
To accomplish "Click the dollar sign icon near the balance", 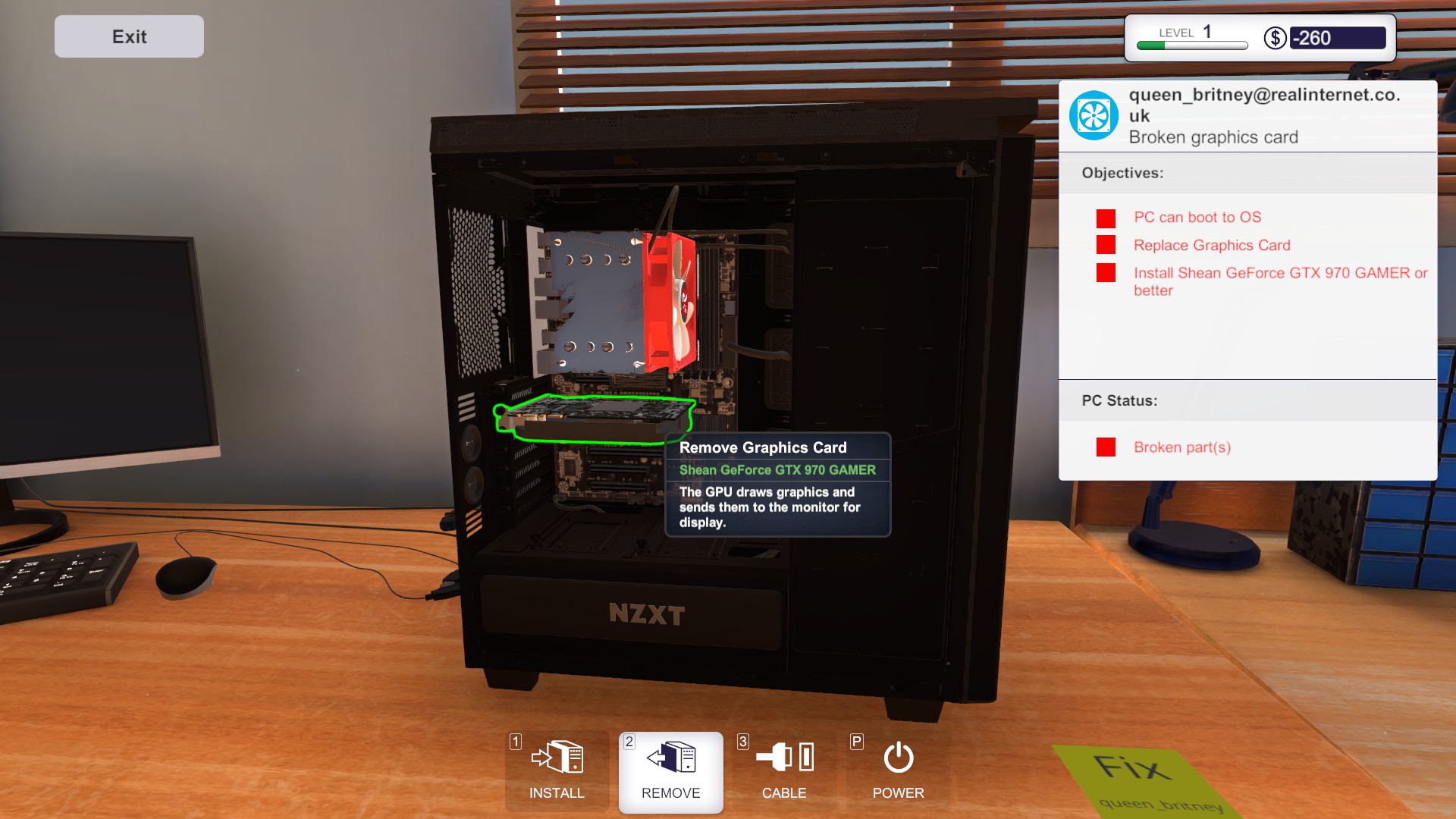I will coord(1276,36).
